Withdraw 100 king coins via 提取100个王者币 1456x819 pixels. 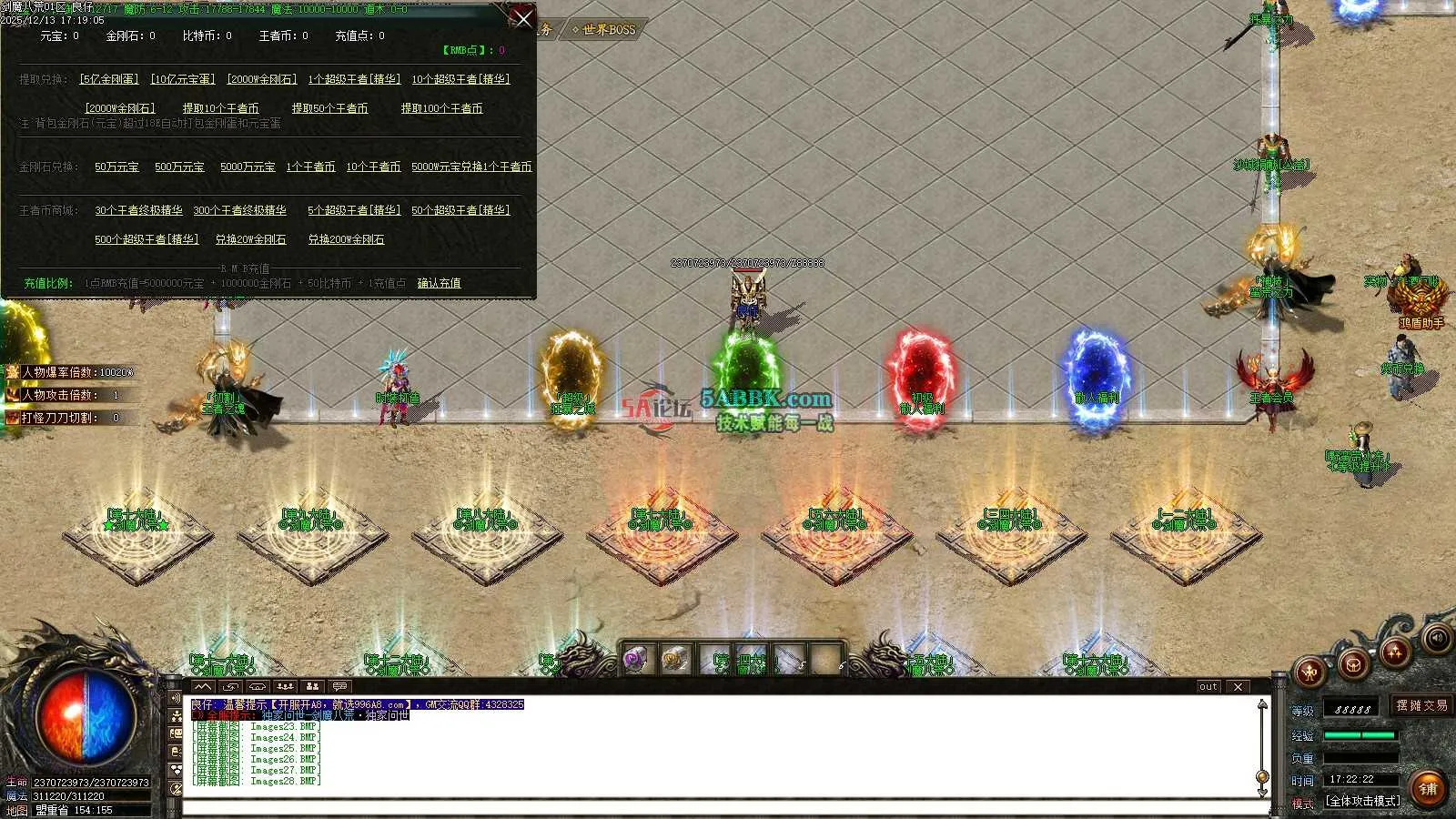tap(441, 108)
